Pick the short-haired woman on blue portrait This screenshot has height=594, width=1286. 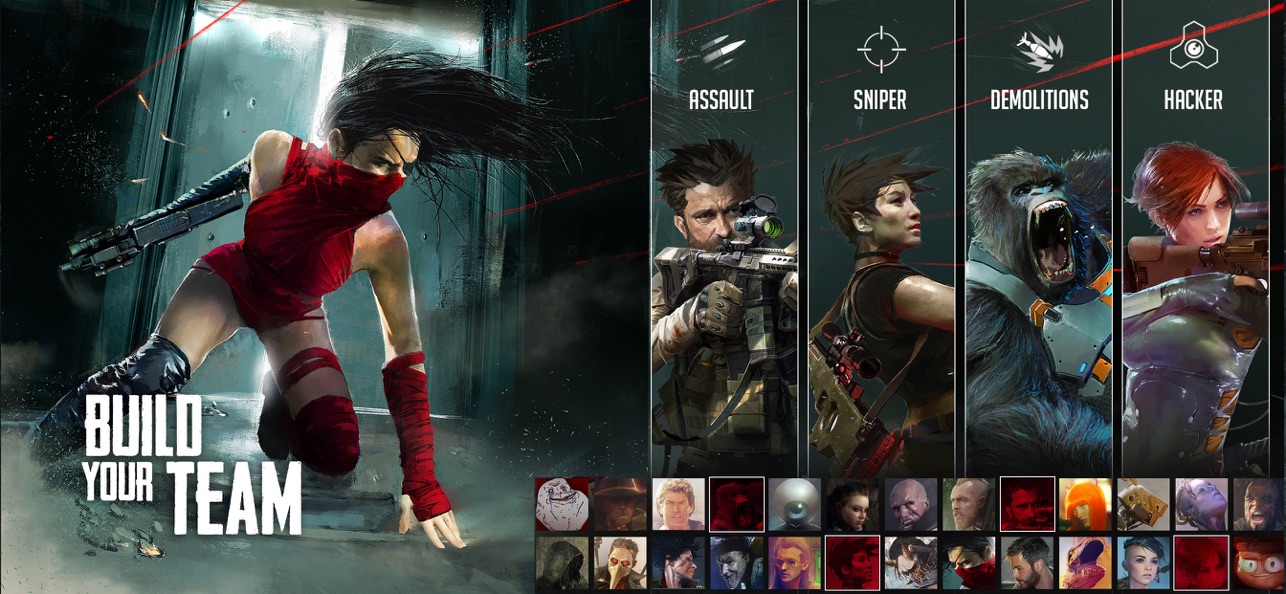[x=1143, y=563]
